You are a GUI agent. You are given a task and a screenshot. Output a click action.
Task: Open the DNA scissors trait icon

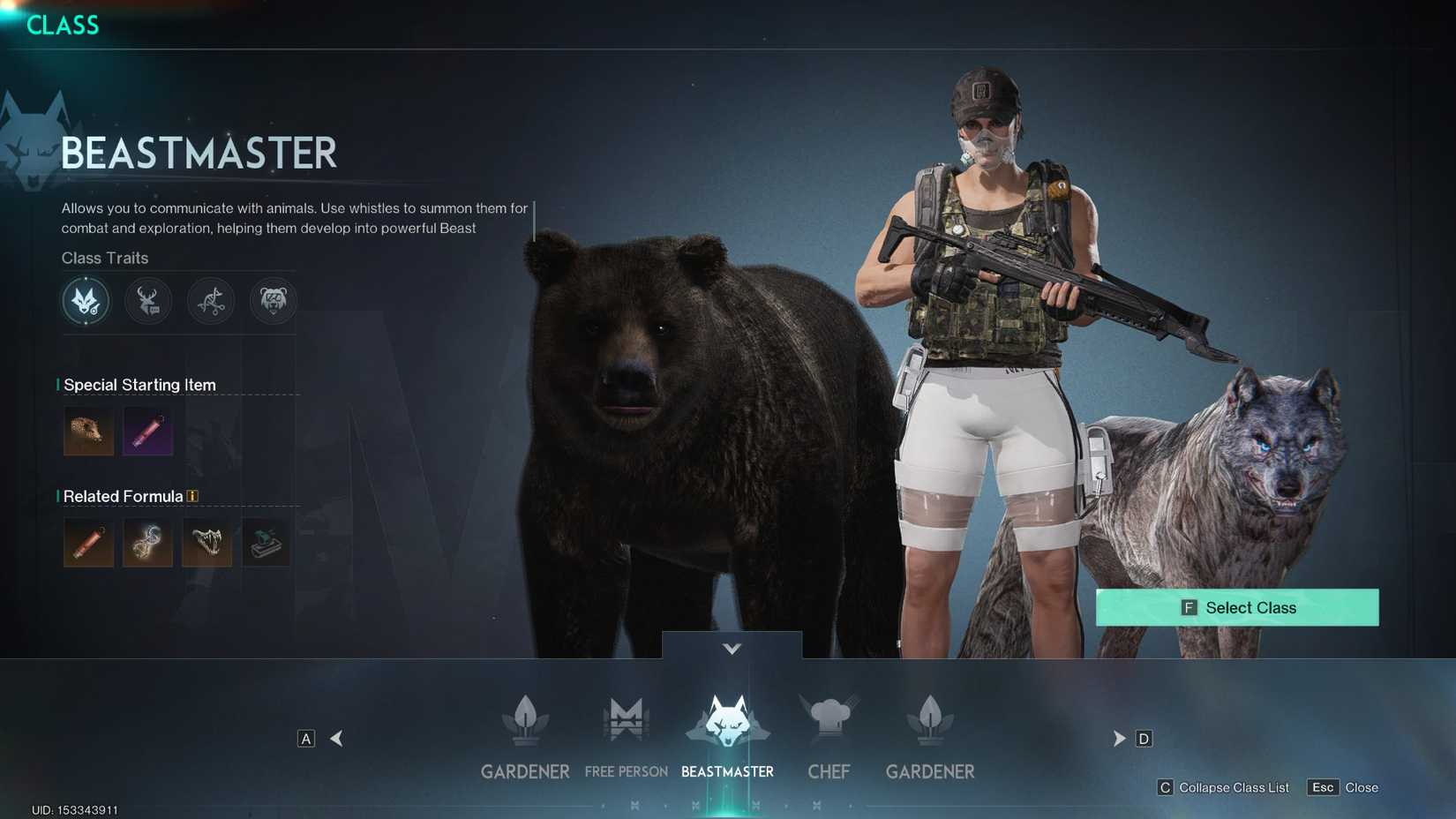click(211, 301)
